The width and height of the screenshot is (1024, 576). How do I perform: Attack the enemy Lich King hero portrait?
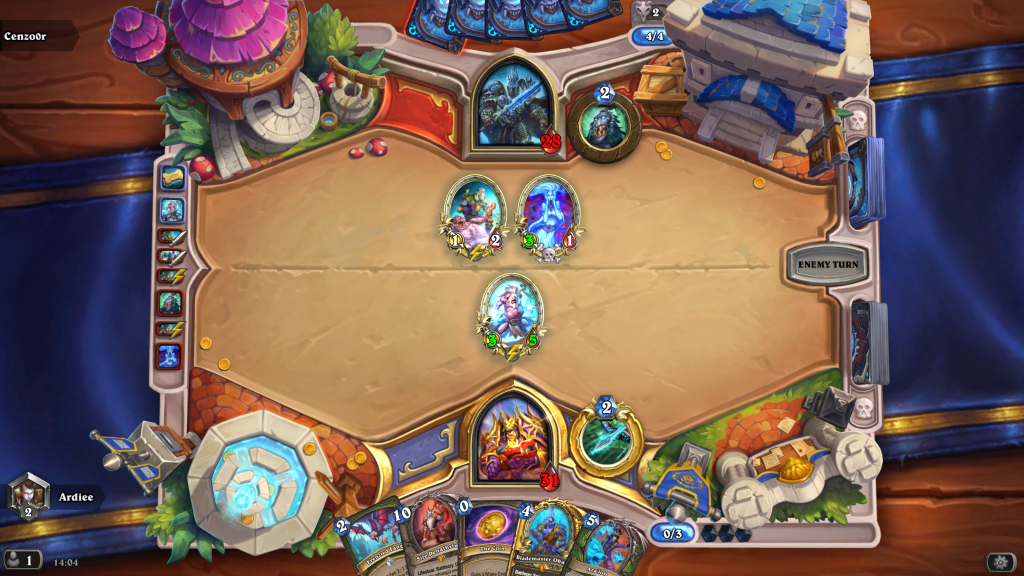pos(512,105)
